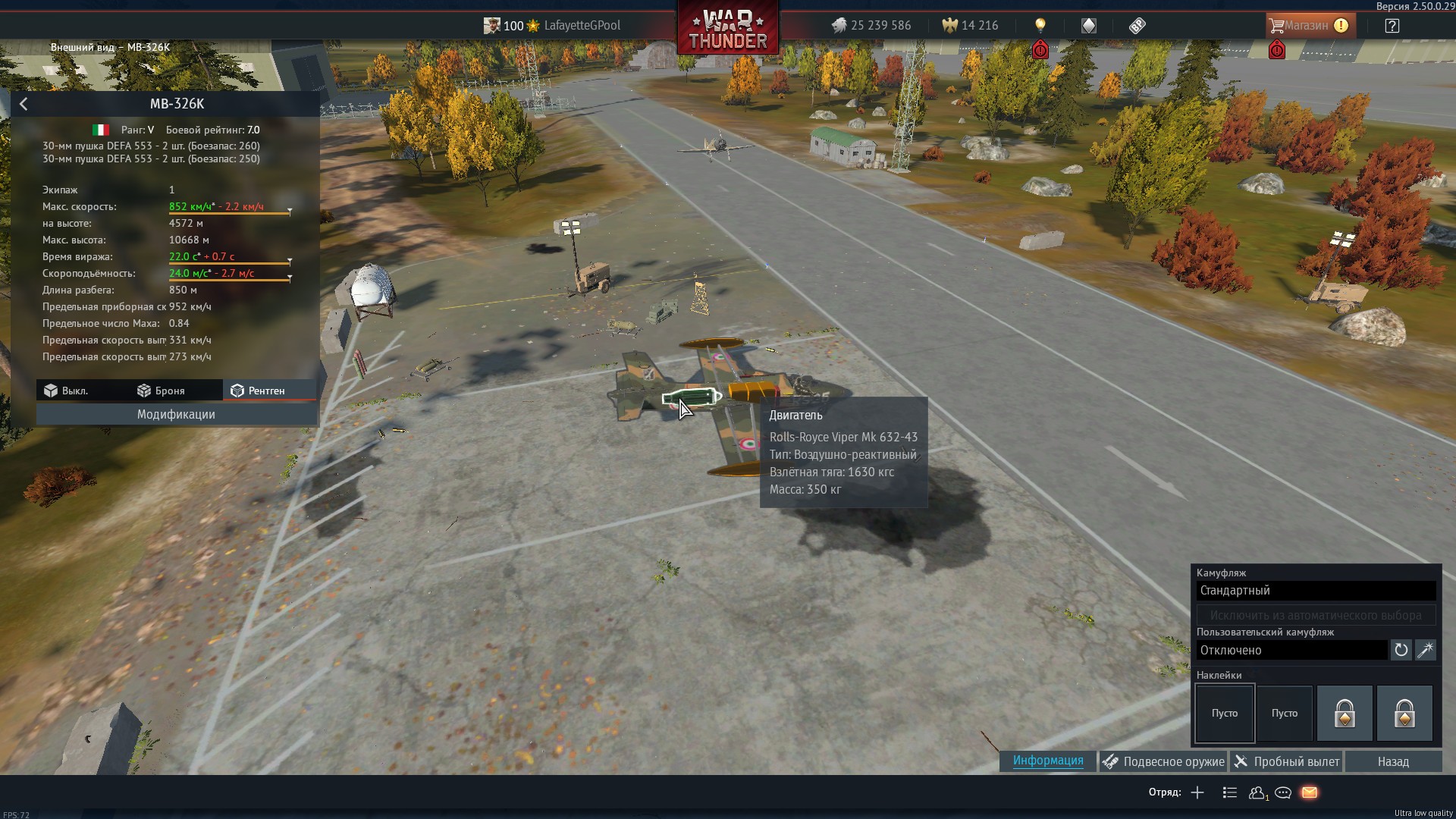Select the Рентген x-ray view
Viewport: 1456px width, 819px height.
[x=258, y=391]
